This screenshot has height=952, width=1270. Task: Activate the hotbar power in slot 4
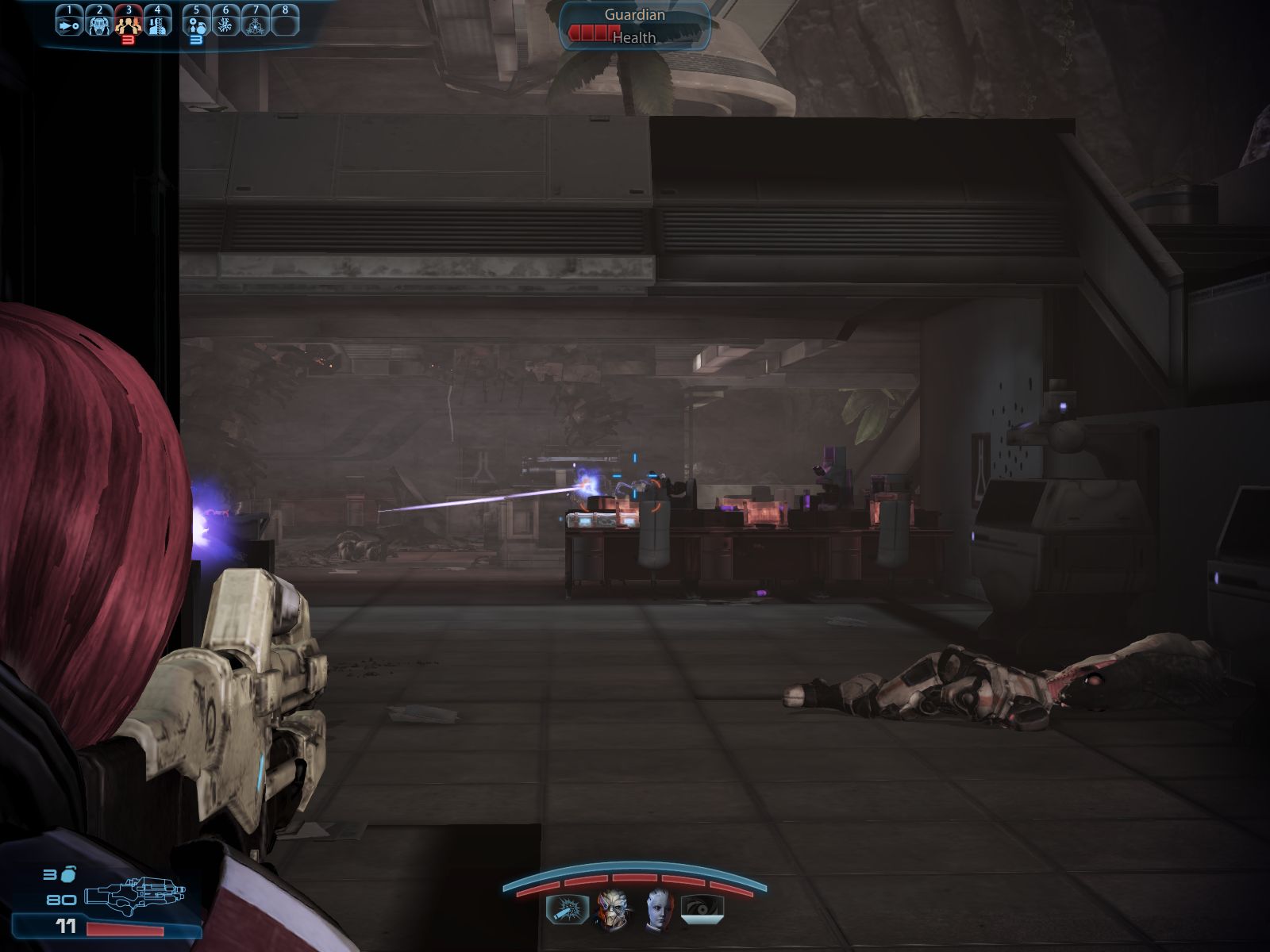[x=158, y=24]
